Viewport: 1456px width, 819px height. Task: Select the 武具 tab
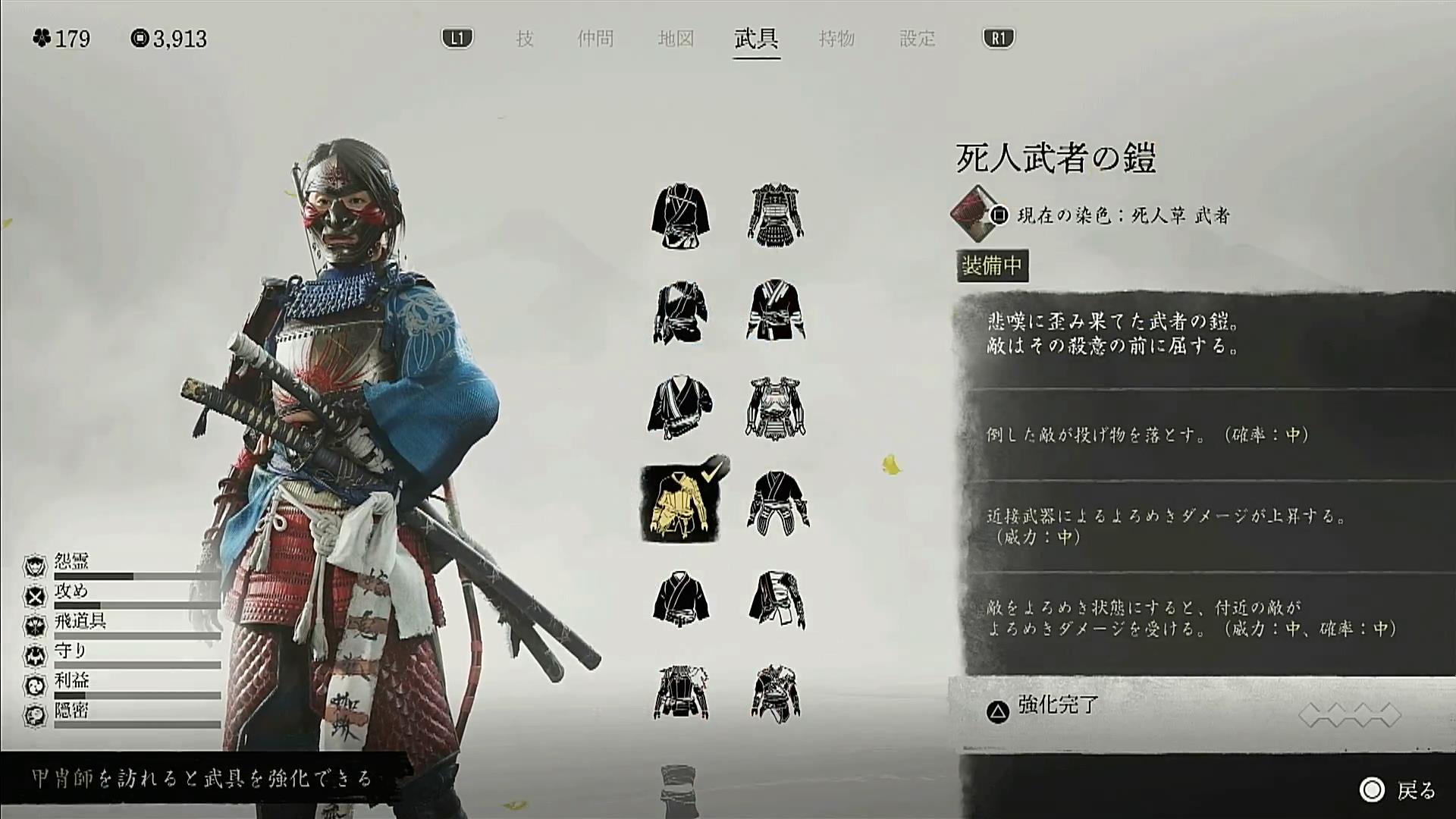(x=756, y=39)
